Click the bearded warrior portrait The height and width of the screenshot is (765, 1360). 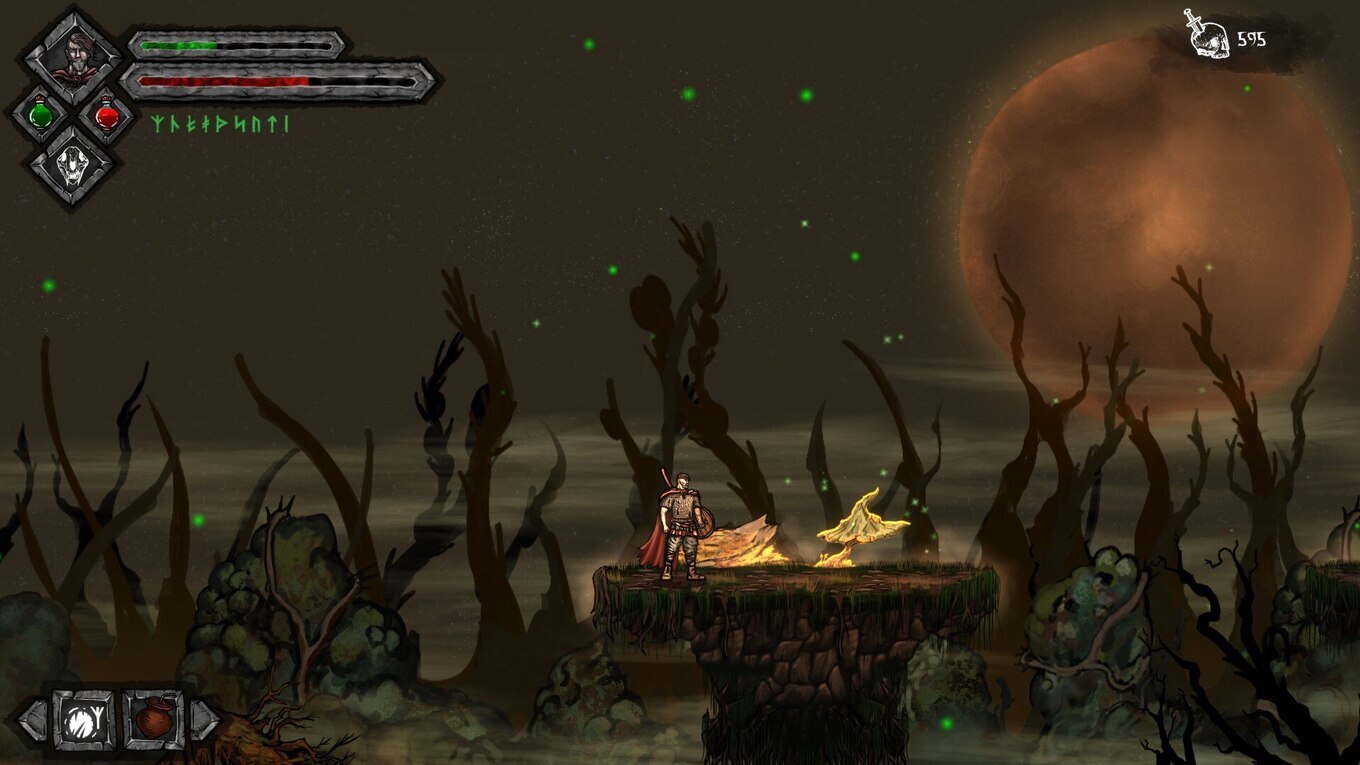[x=74, y=55]
